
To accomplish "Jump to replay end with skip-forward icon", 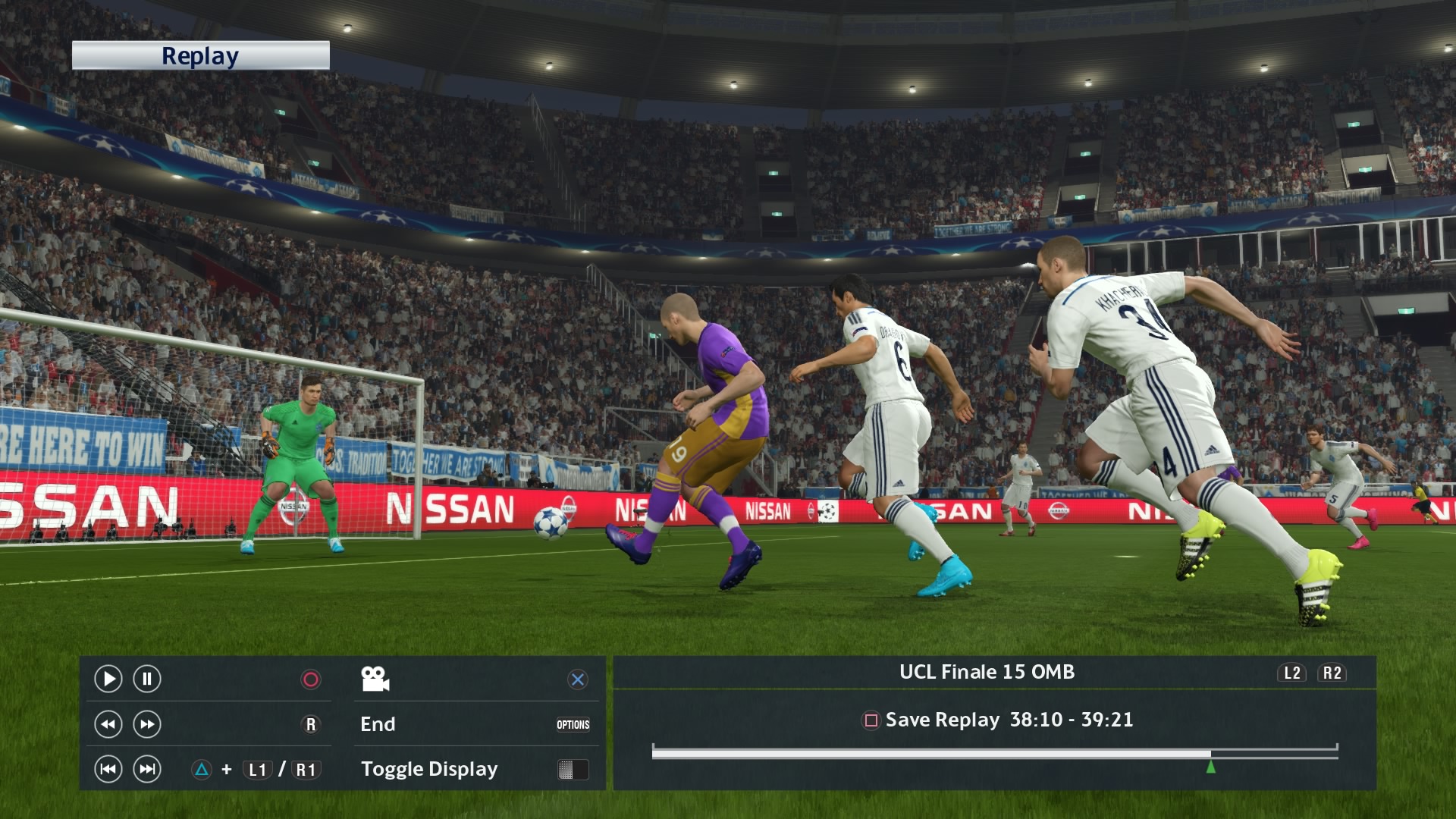I will click(146, 770).
